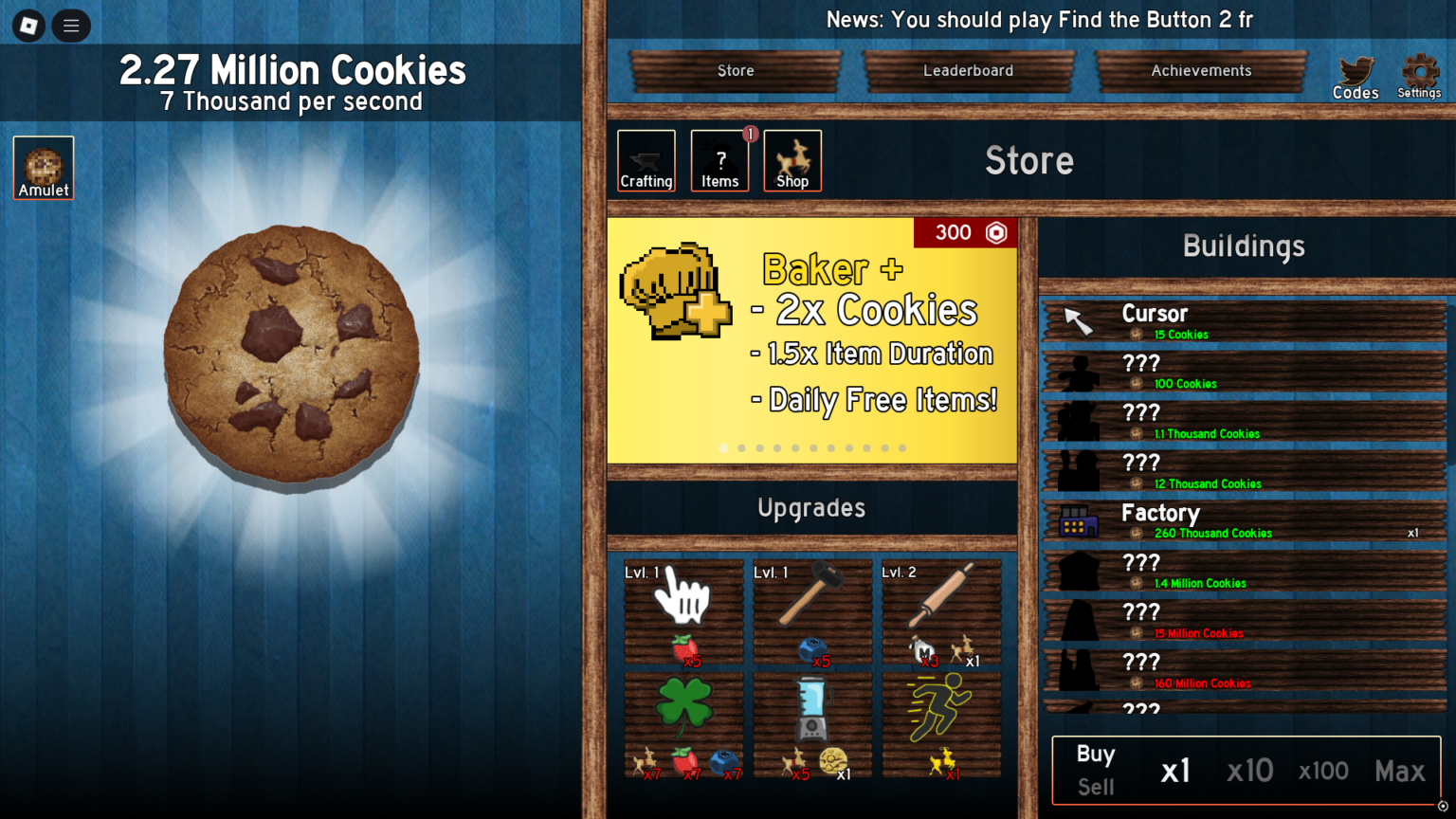Switch from Buy to Sell mode
This screenshot has height=819, width=1456.
1095,787
